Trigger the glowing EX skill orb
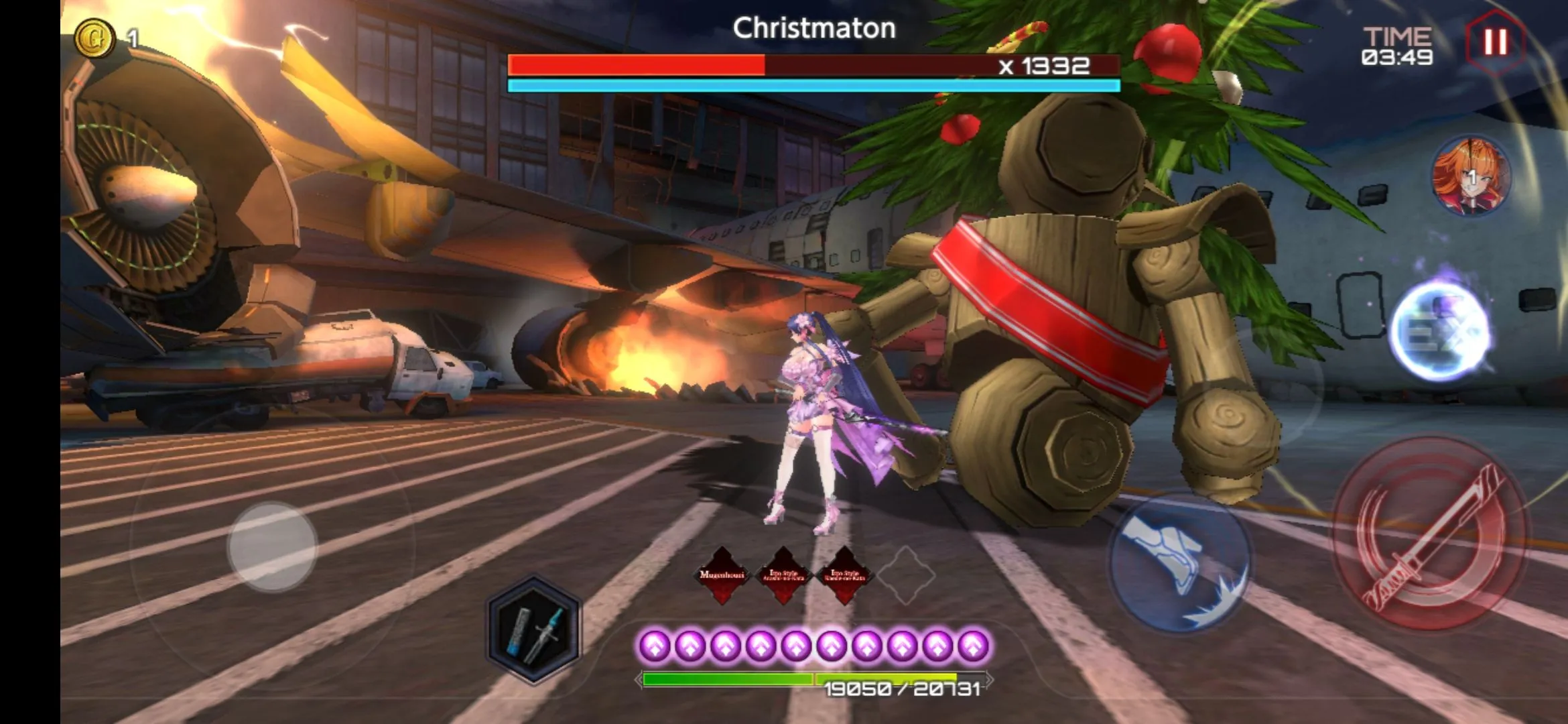This screenshot has height=724, width=1568. (x=1441, y=332)
